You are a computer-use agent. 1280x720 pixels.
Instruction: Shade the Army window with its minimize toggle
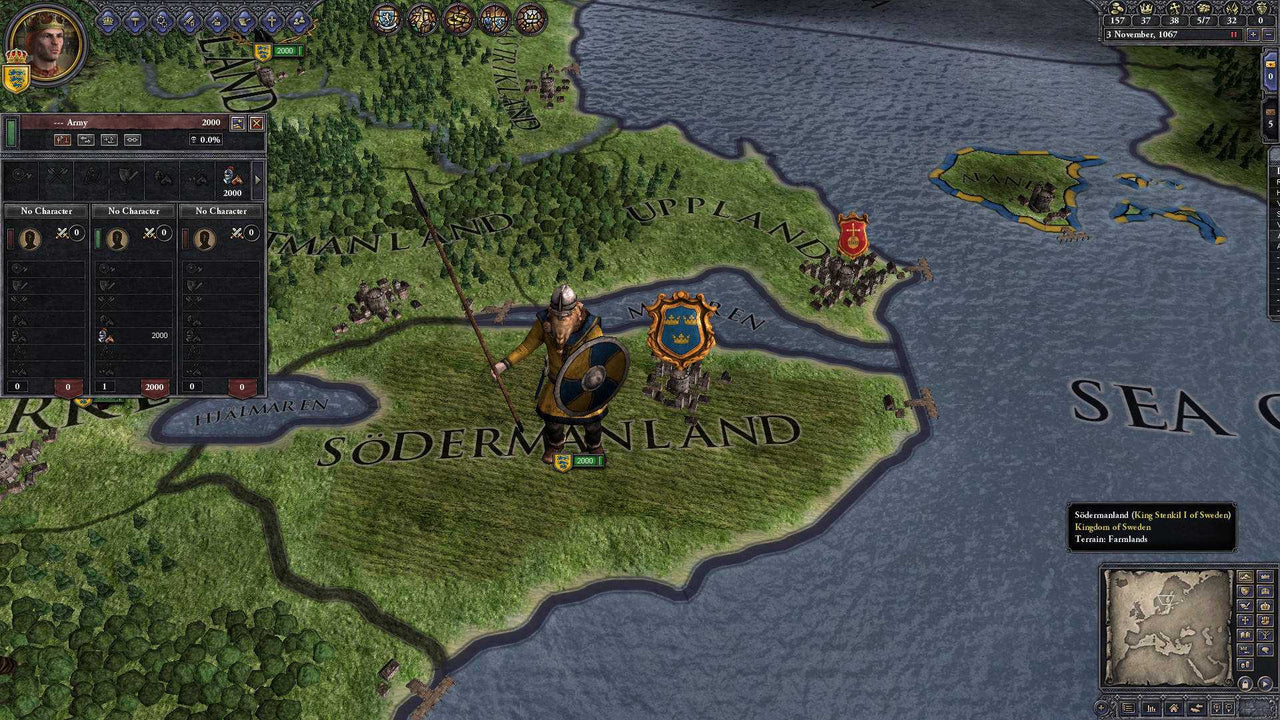click(x=237, y=122)
